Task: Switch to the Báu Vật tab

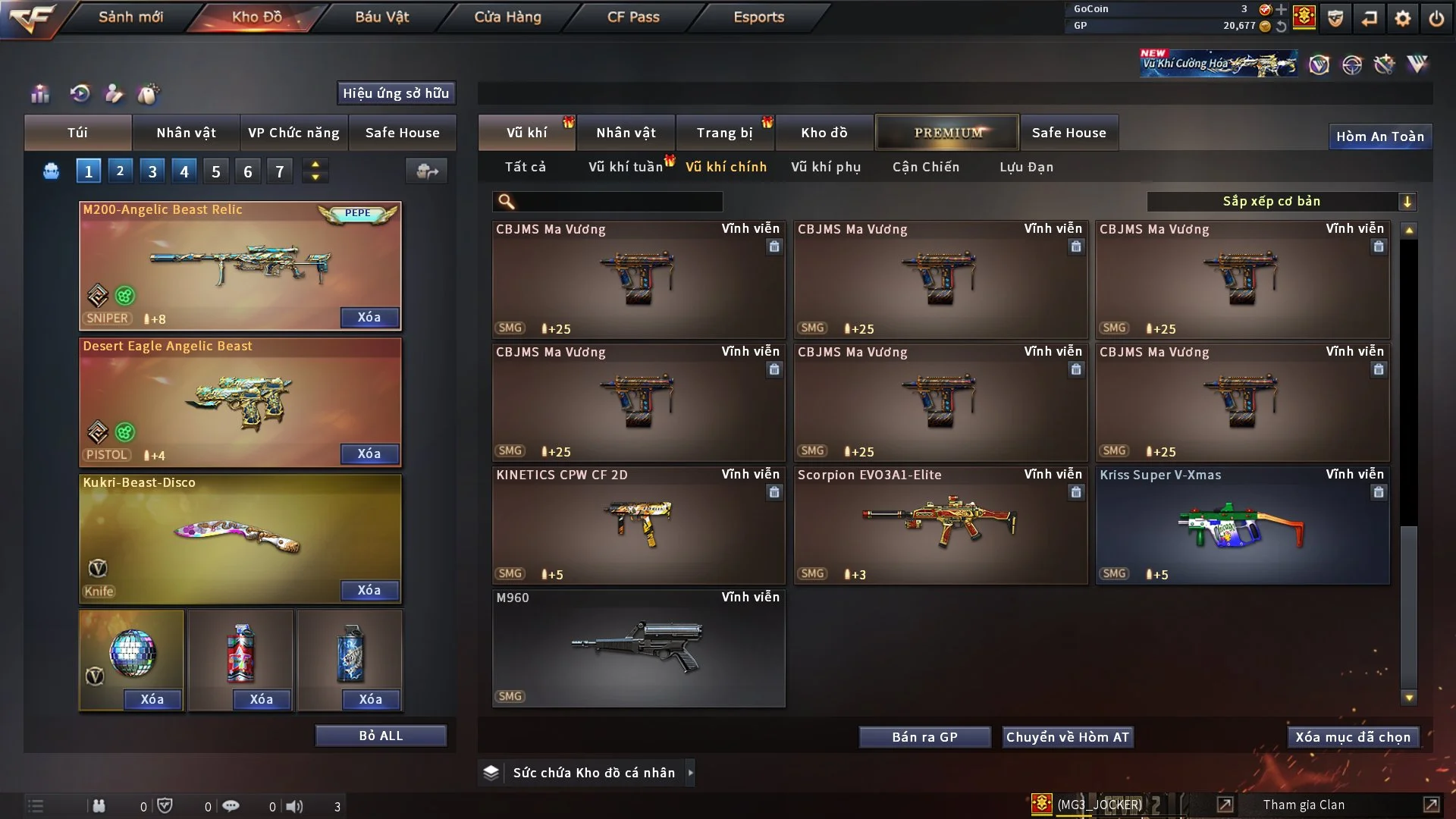Action: (381, 17)
